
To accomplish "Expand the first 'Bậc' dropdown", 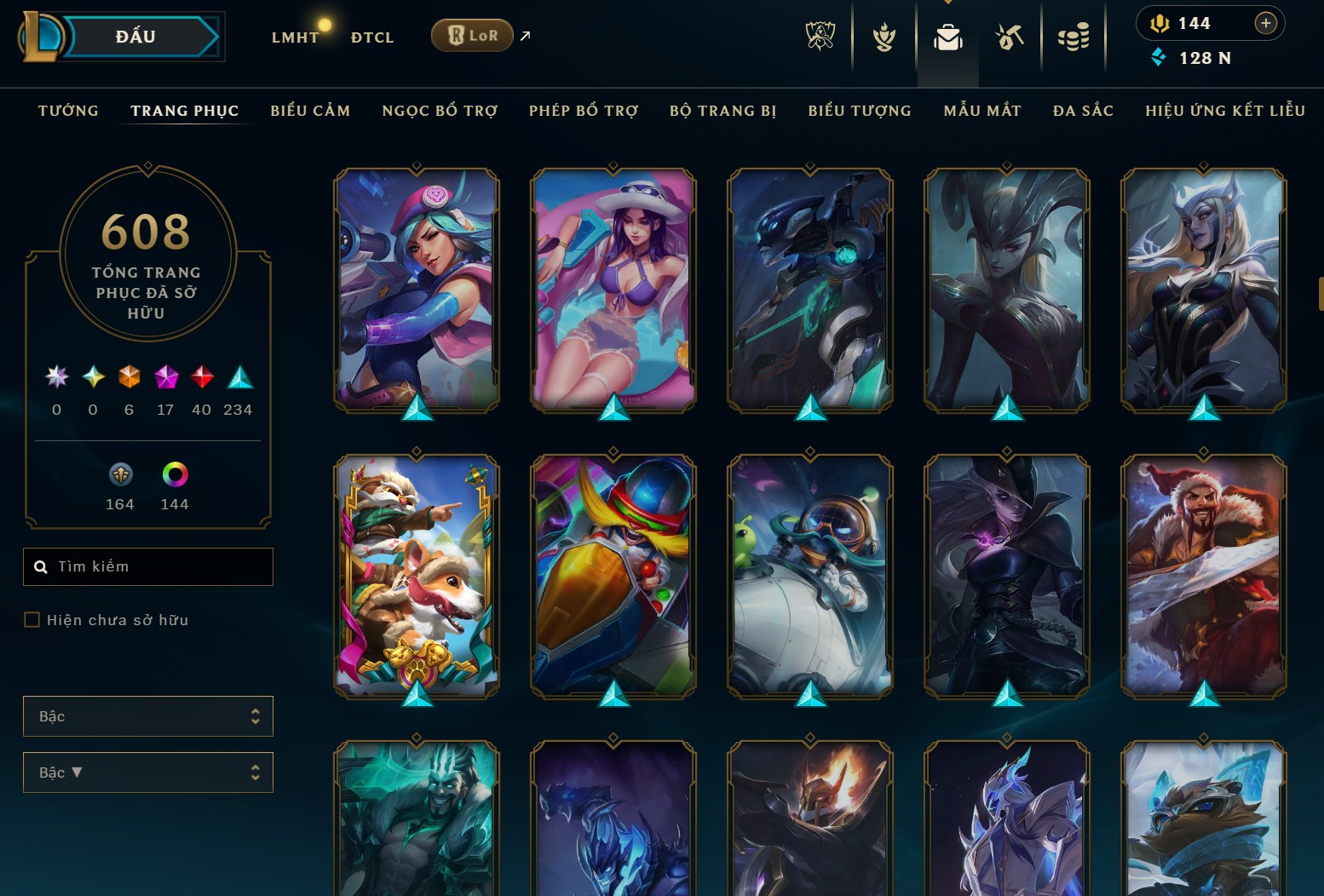I will click(x=148, y=716).
